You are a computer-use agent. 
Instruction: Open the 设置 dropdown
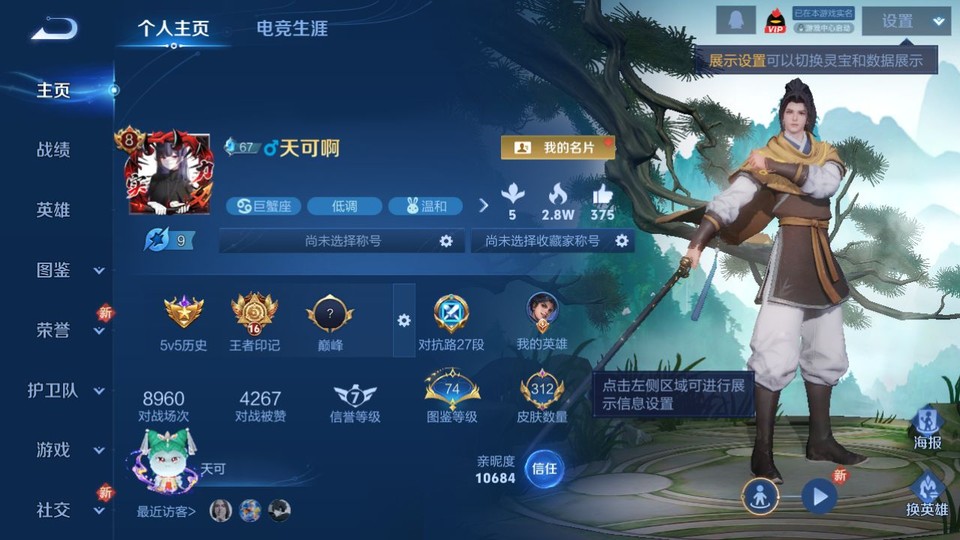pos(905,21)
